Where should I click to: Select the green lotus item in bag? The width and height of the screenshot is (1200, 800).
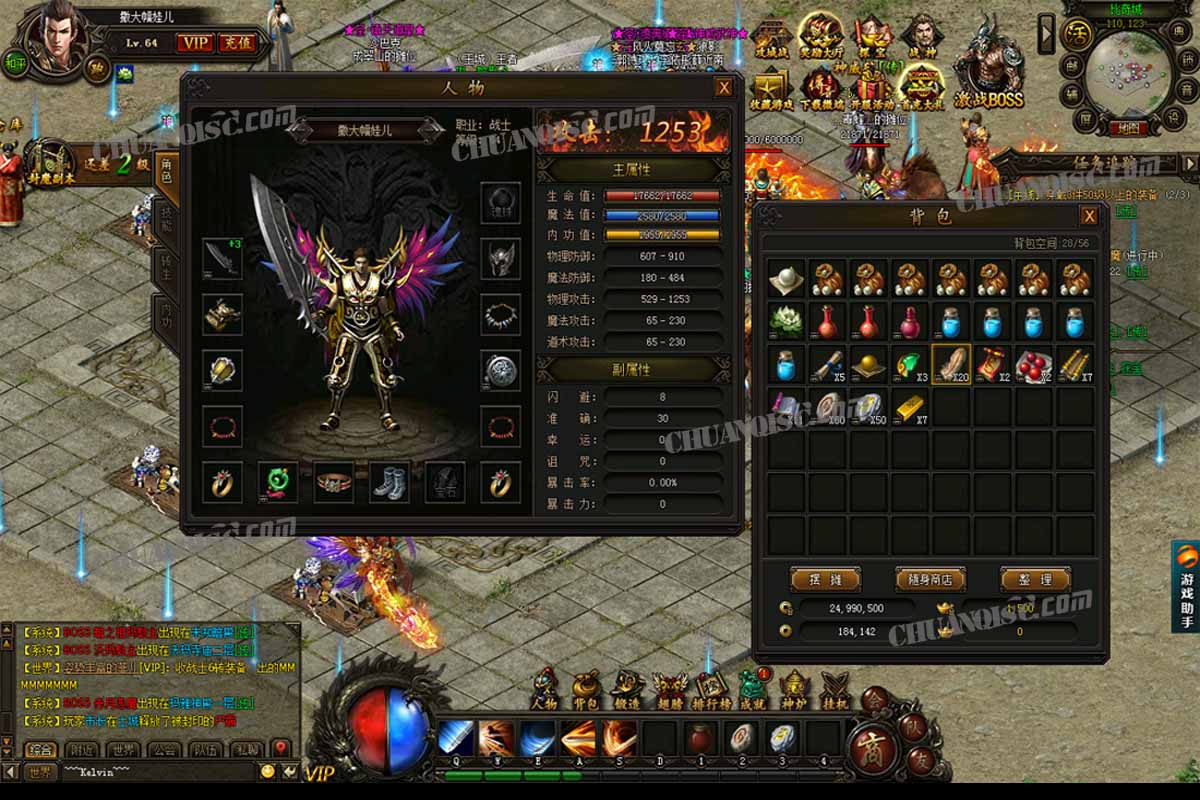click(x=786, y=321)
